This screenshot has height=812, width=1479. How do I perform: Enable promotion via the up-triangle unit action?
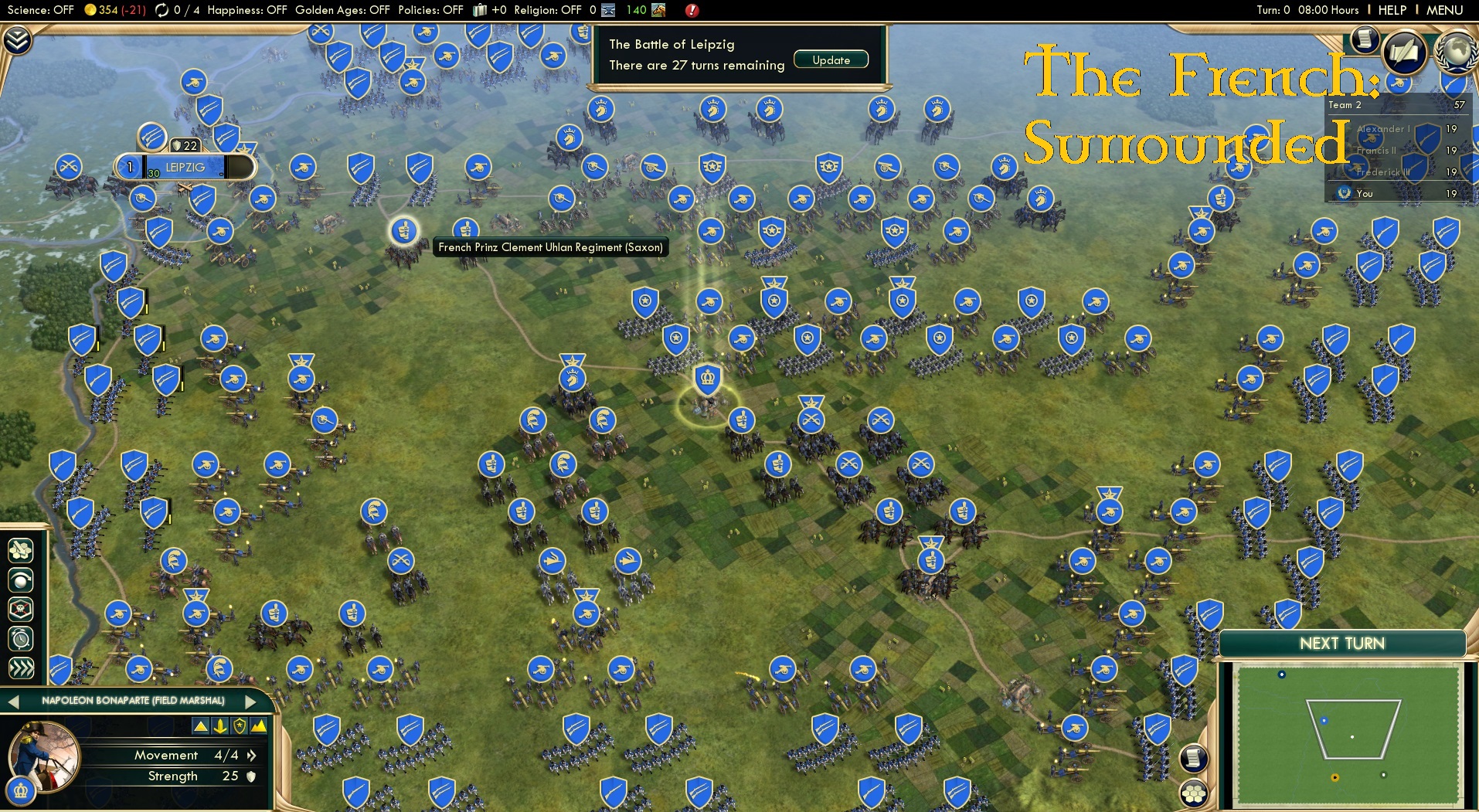201,725
